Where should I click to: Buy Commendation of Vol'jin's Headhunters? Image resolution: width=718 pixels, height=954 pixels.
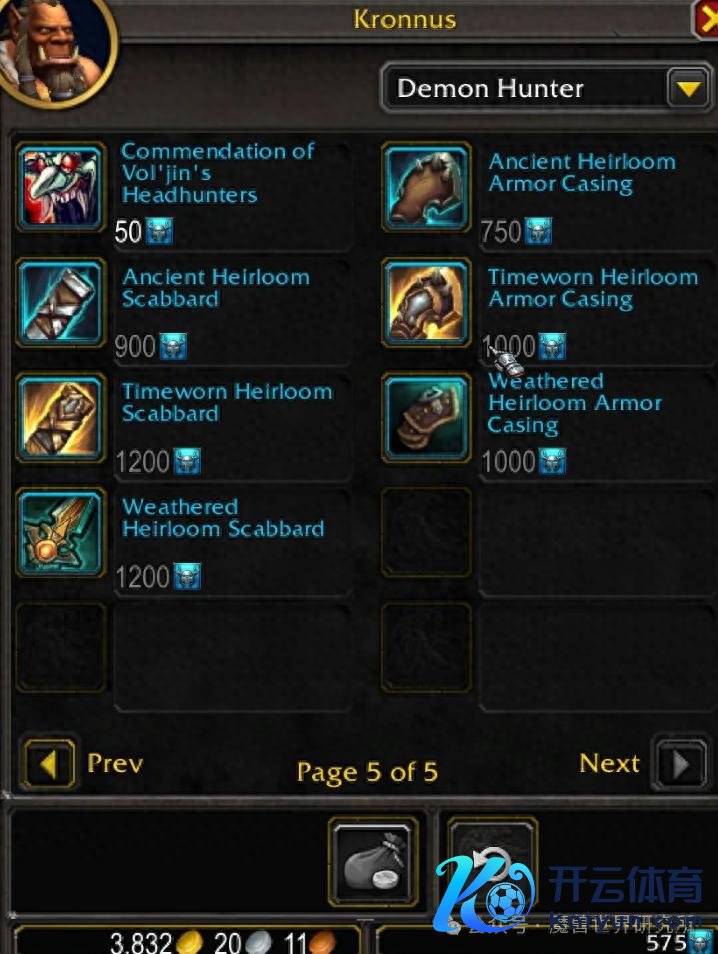coord(61,187)
